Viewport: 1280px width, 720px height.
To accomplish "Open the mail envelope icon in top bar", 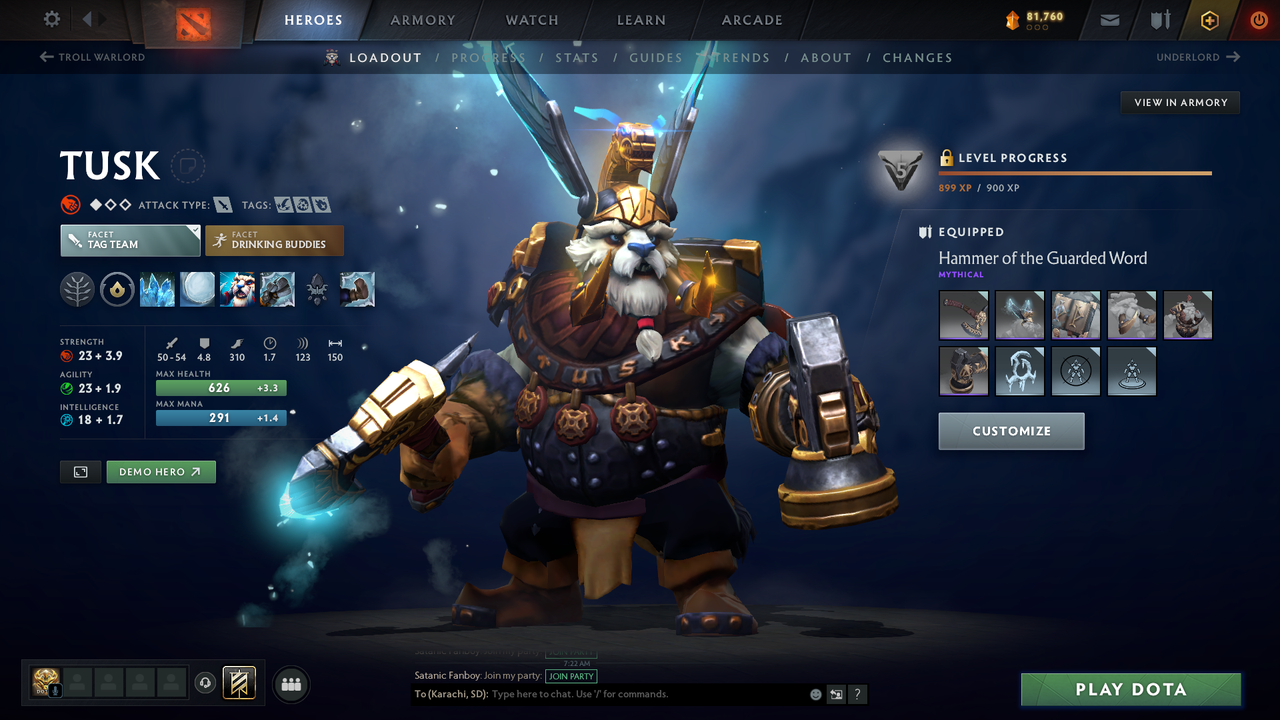I will click(1108, 19).
